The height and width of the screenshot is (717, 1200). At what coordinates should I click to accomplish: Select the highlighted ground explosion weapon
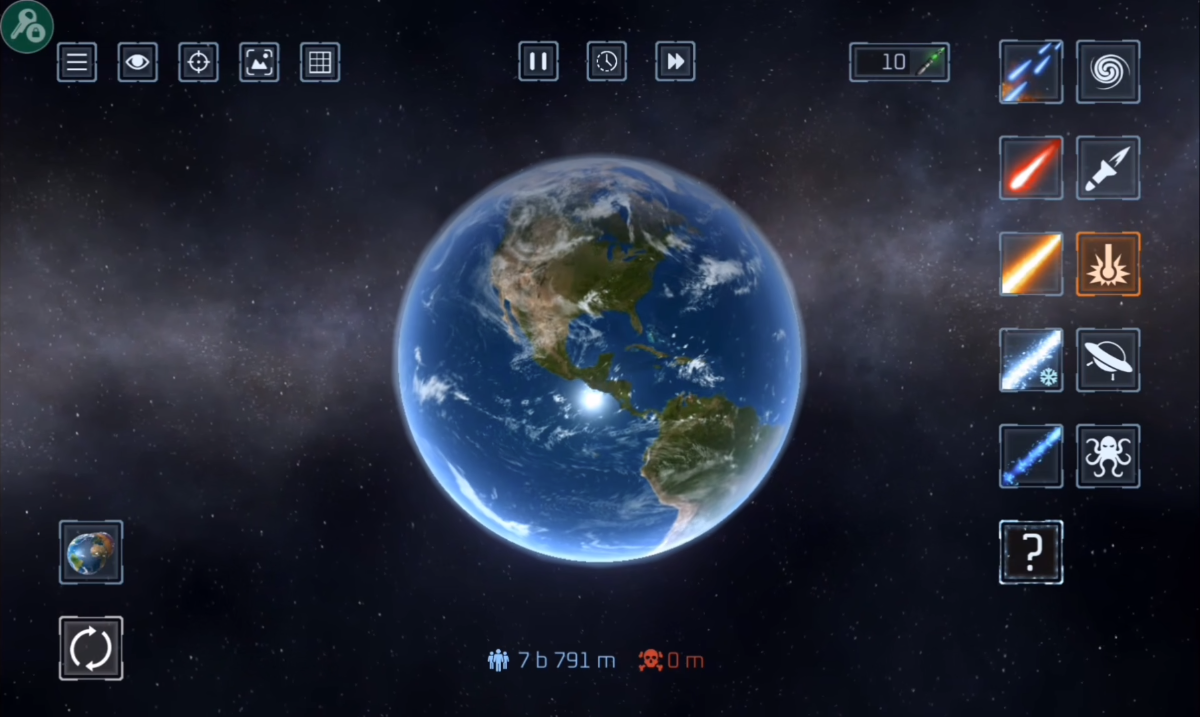[1108, 264]
